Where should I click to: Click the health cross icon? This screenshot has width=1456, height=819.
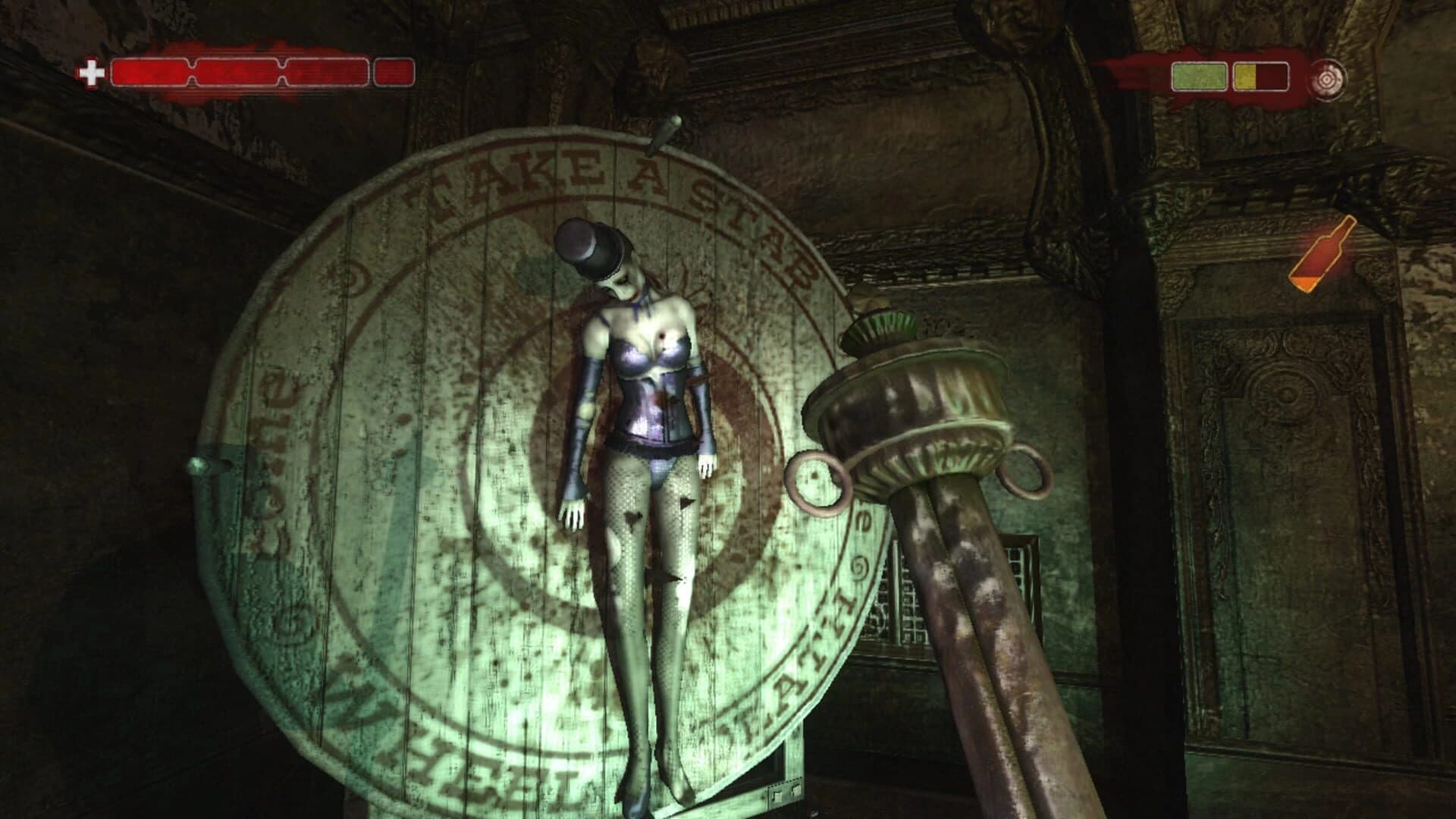pyautogui.click(x=91, y=74)
